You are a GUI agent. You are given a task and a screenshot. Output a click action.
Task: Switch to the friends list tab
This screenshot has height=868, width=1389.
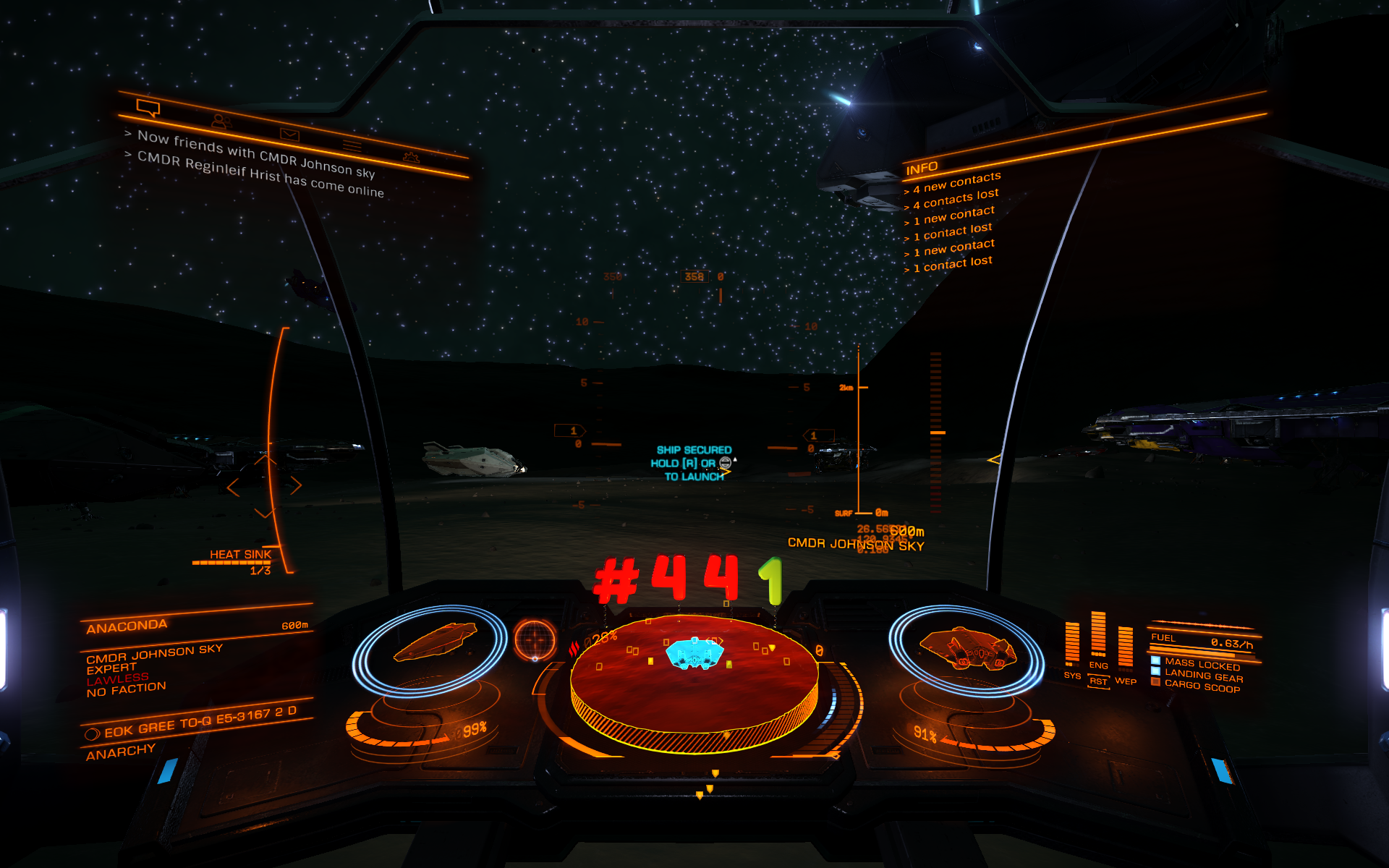tap(221, 122)
